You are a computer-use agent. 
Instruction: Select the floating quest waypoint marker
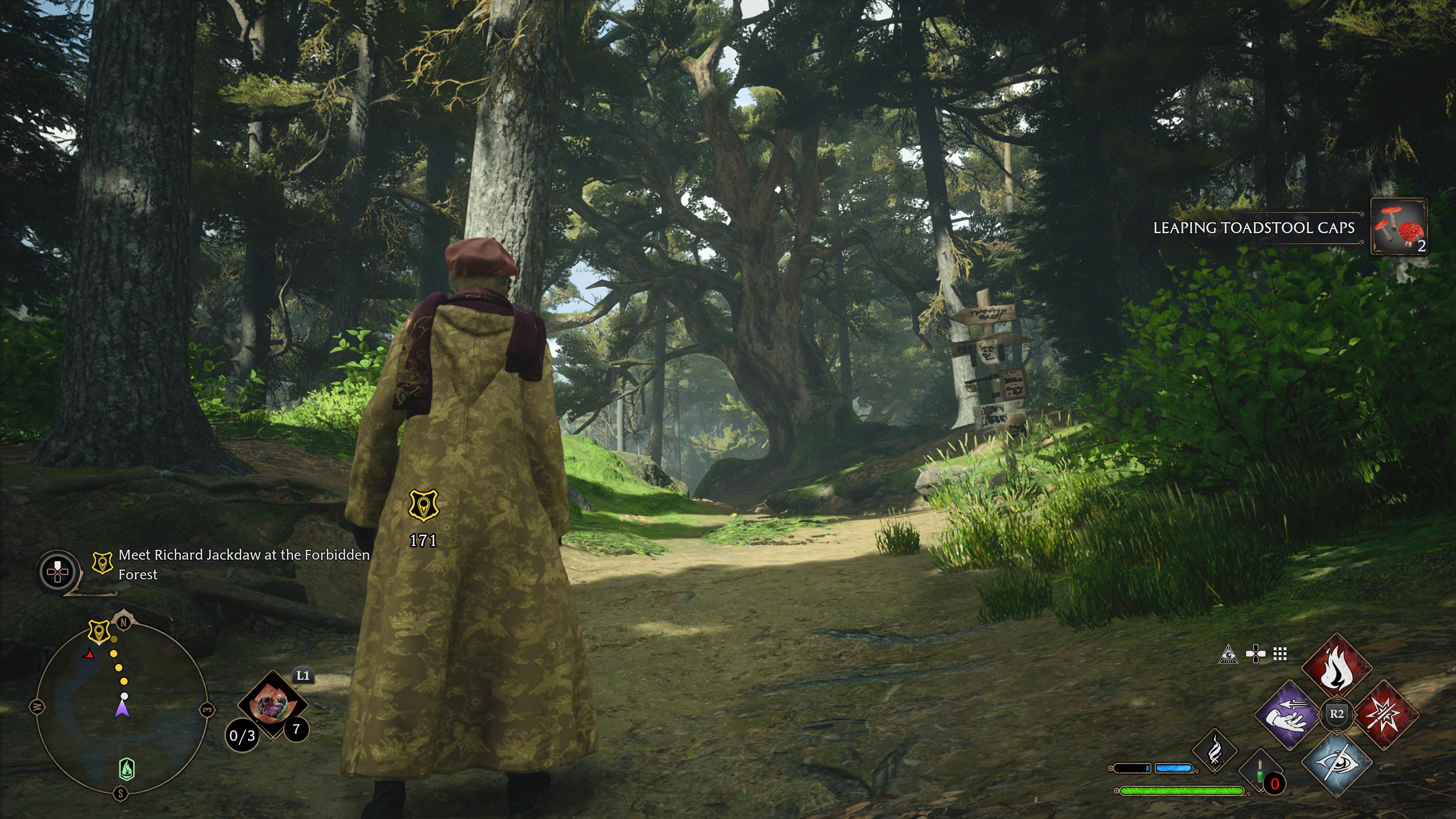click(x=423, y=505)
